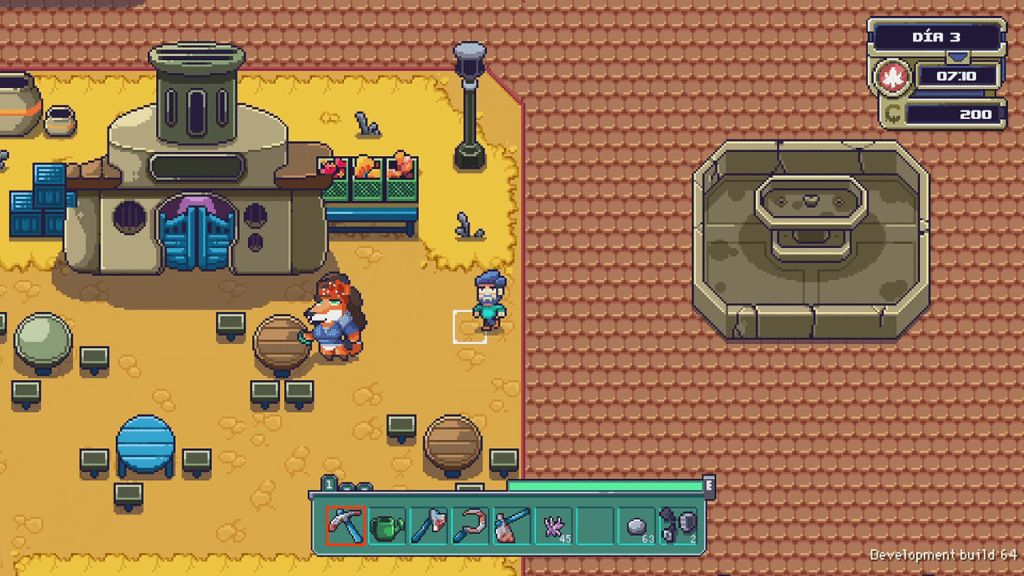1024x576 pixels.
Task: Pick the purple crystal stack of 45
Action: [553, 525]
